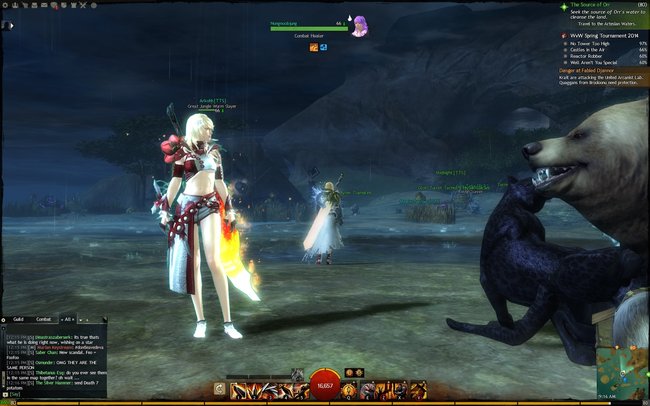Switch to the Combat chat tab

[43, 318]
